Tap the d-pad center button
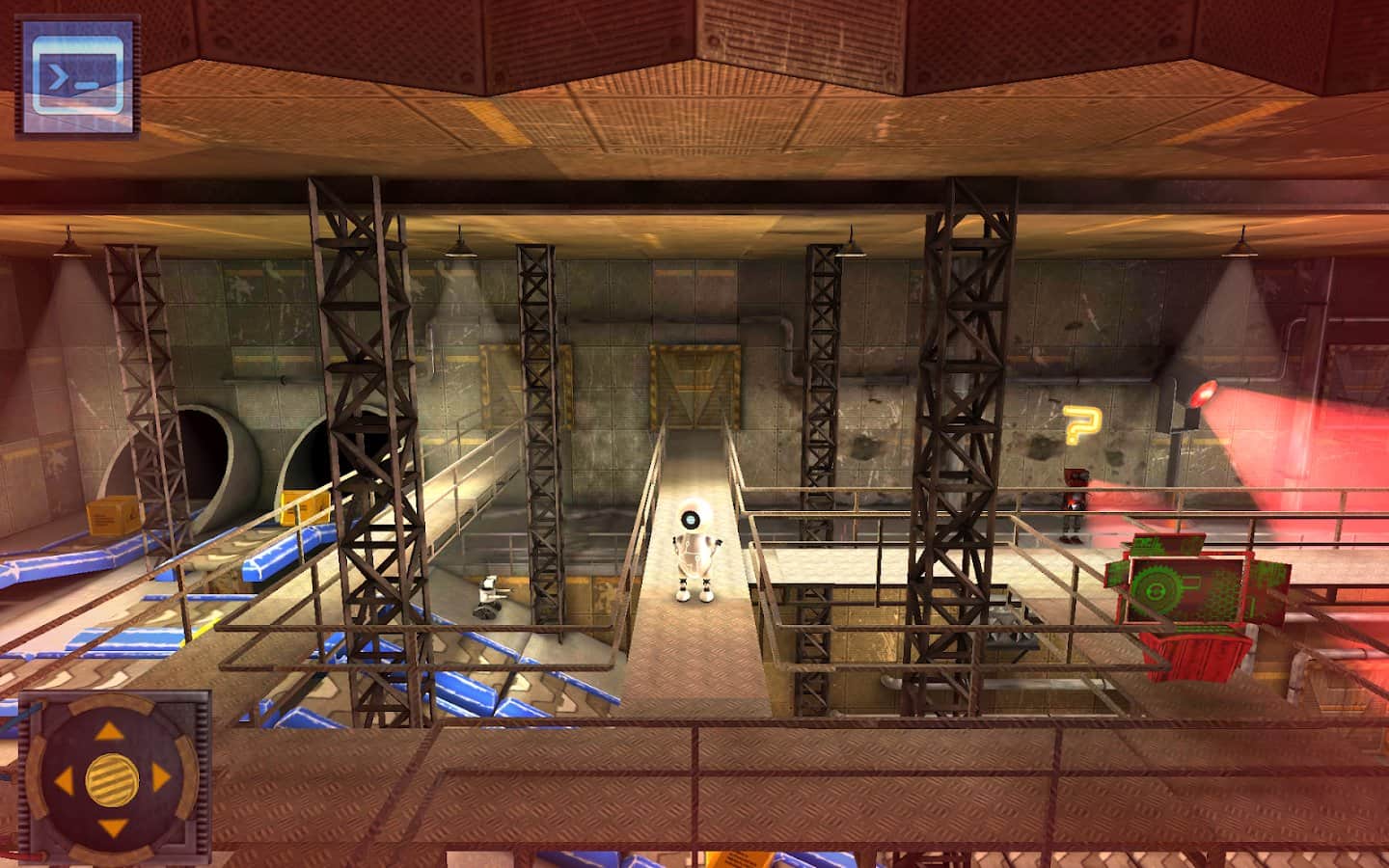This screenshot has height=868, width=1389. [x=111, y=777]
